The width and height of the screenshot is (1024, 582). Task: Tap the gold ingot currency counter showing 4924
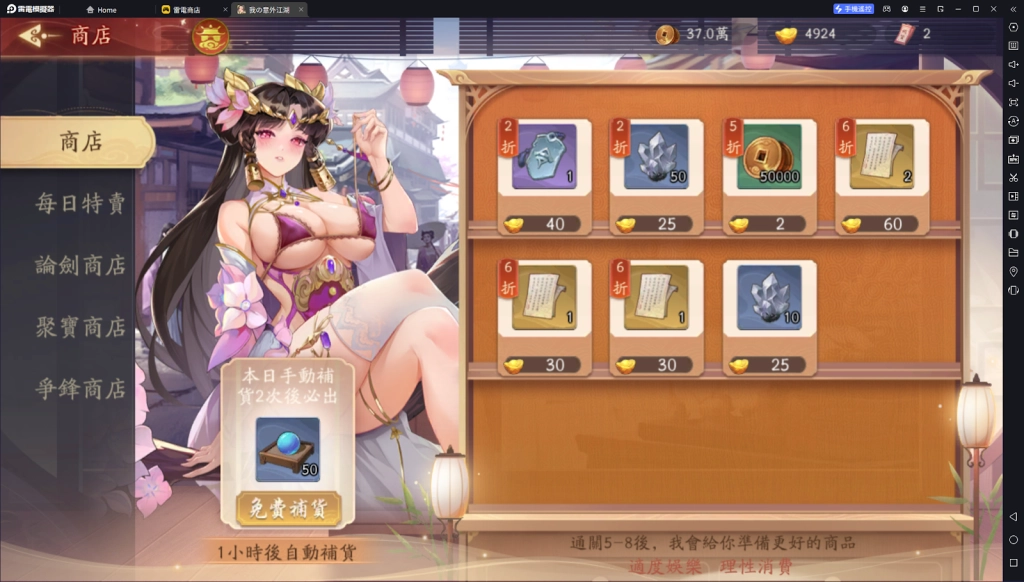click(x=808, y=34)
